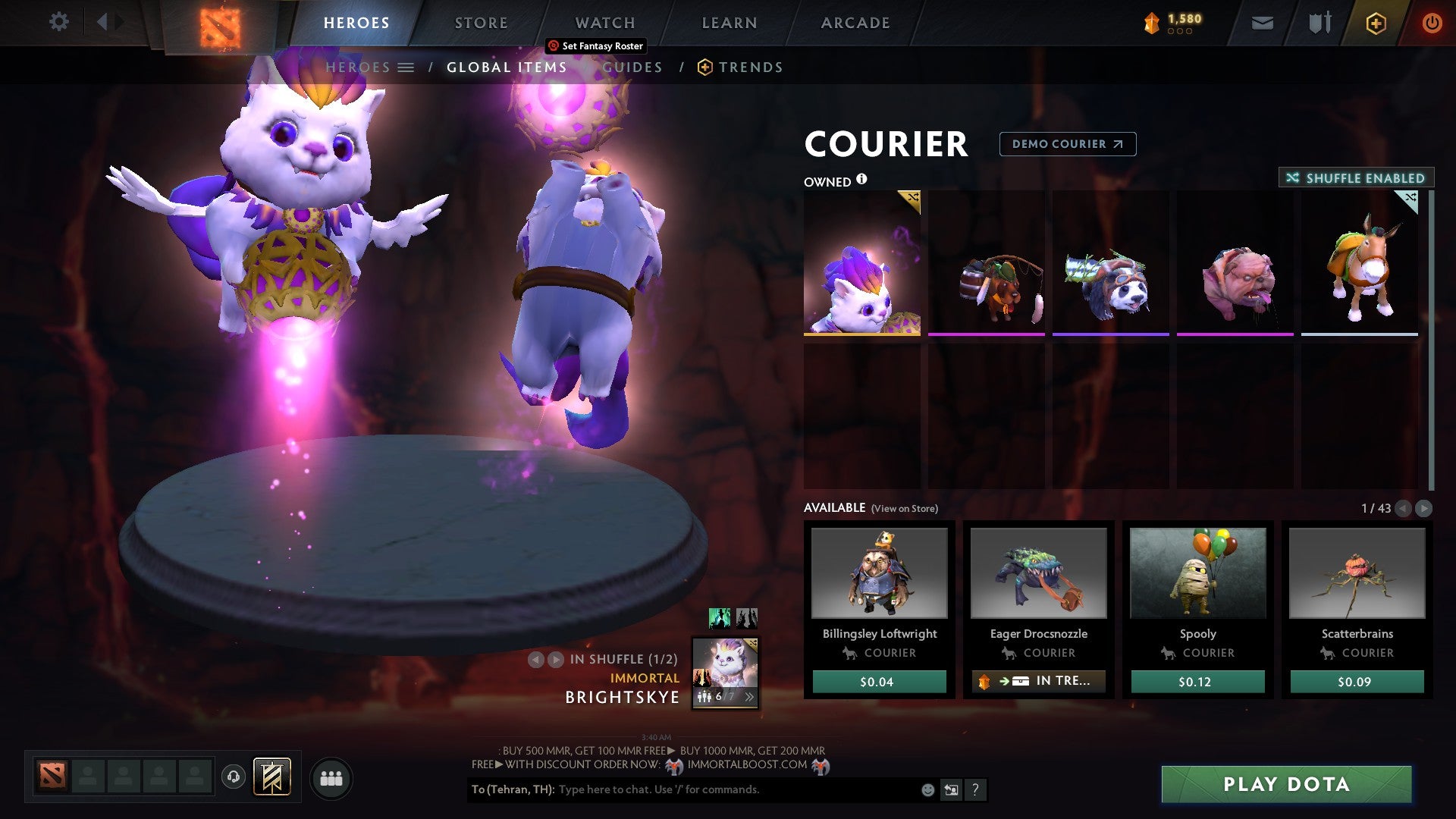Open the Watch menu
The height and width of the screenshot is (819, 1456).
(x=604, y=22)
